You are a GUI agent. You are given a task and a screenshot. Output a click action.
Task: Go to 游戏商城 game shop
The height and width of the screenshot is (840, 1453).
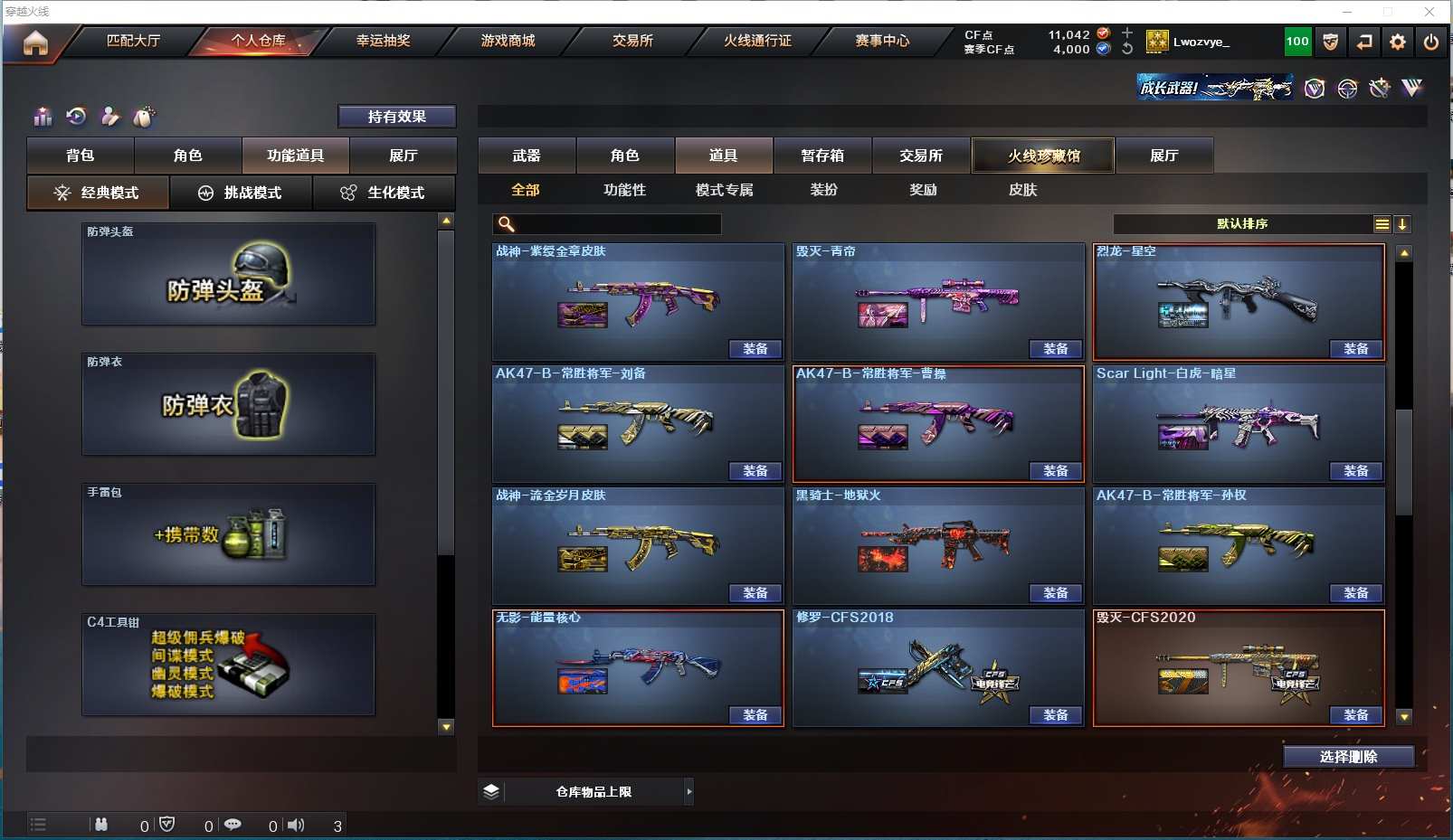click(x=508, y=41)
